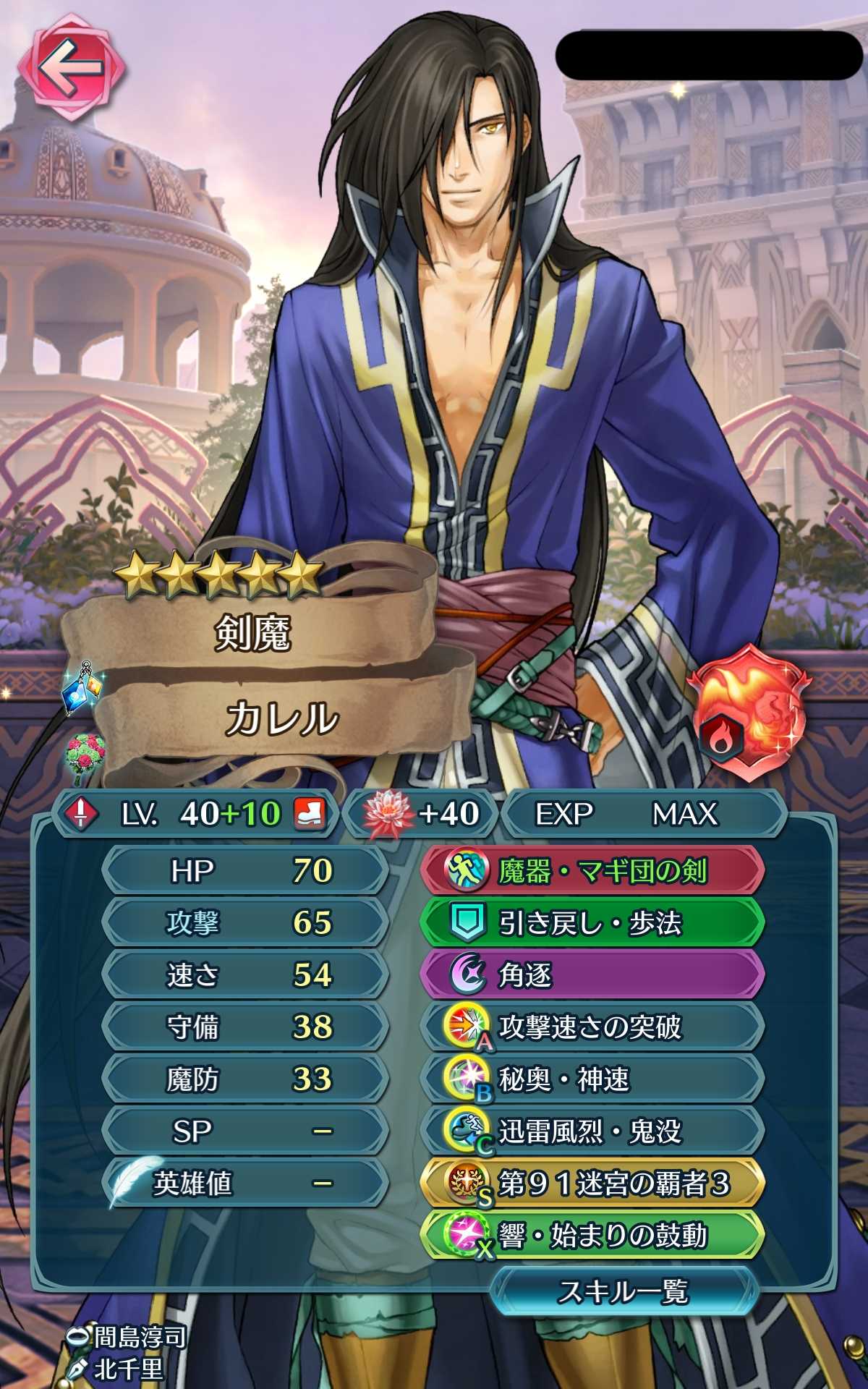868x1389 pixels.
Task: Inspect the X skill 響・始まりの鼓動
Action: tap(592, 1236)
